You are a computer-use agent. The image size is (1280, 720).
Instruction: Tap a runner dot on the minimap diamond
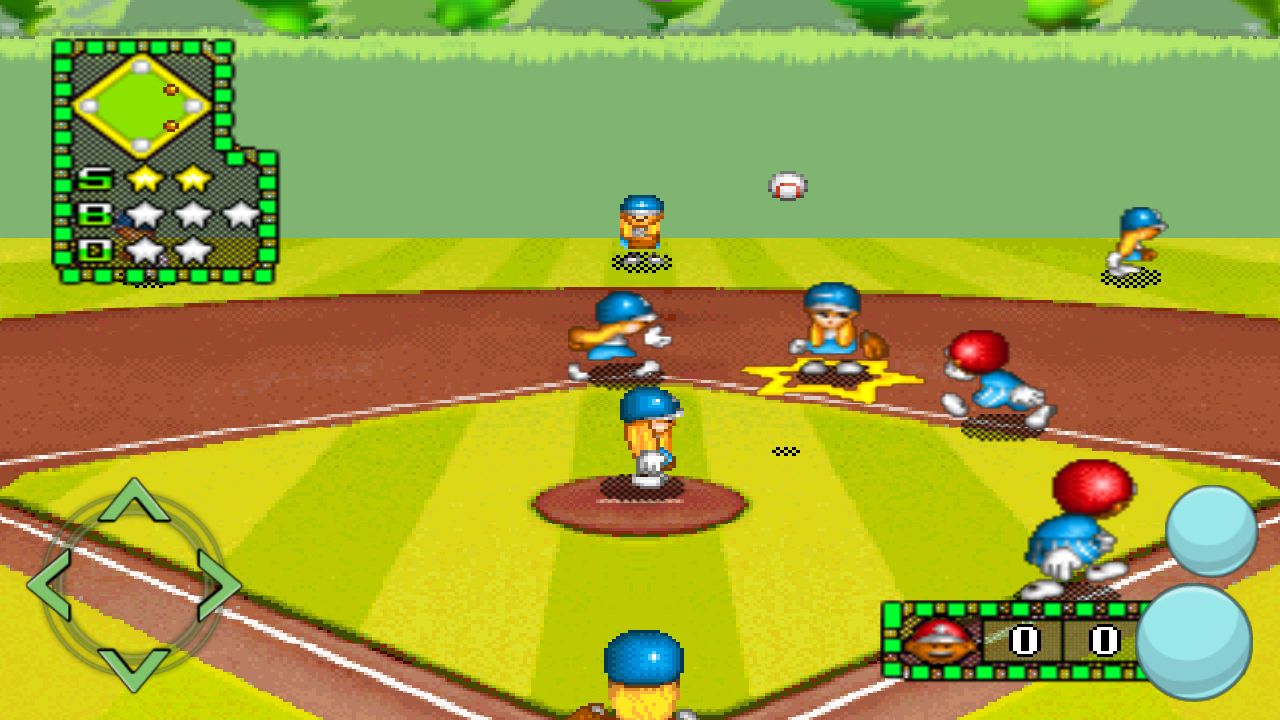(x=171, y=90)
